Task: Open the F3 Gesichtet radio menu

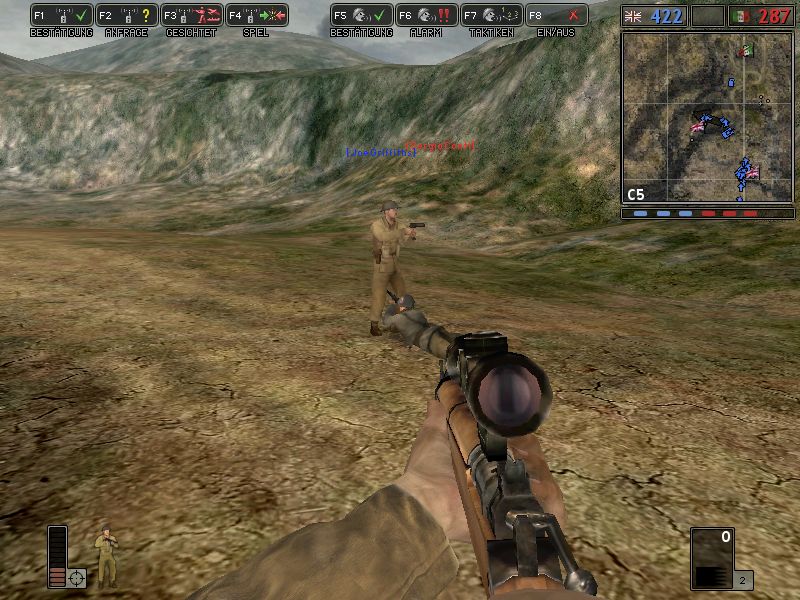Action: point(192,15)
